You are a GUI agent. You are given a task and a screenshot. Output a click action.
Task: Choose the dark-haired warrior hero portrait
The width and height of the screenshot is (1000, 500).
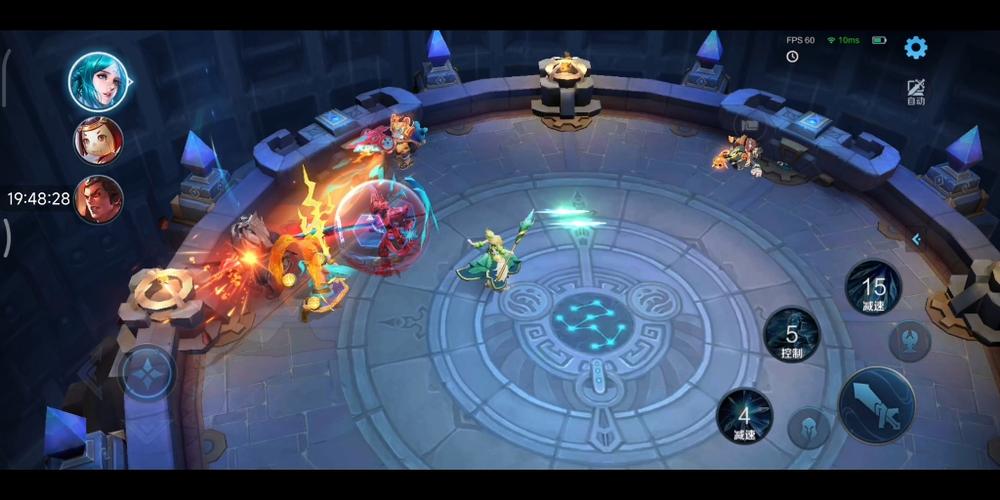98,199
